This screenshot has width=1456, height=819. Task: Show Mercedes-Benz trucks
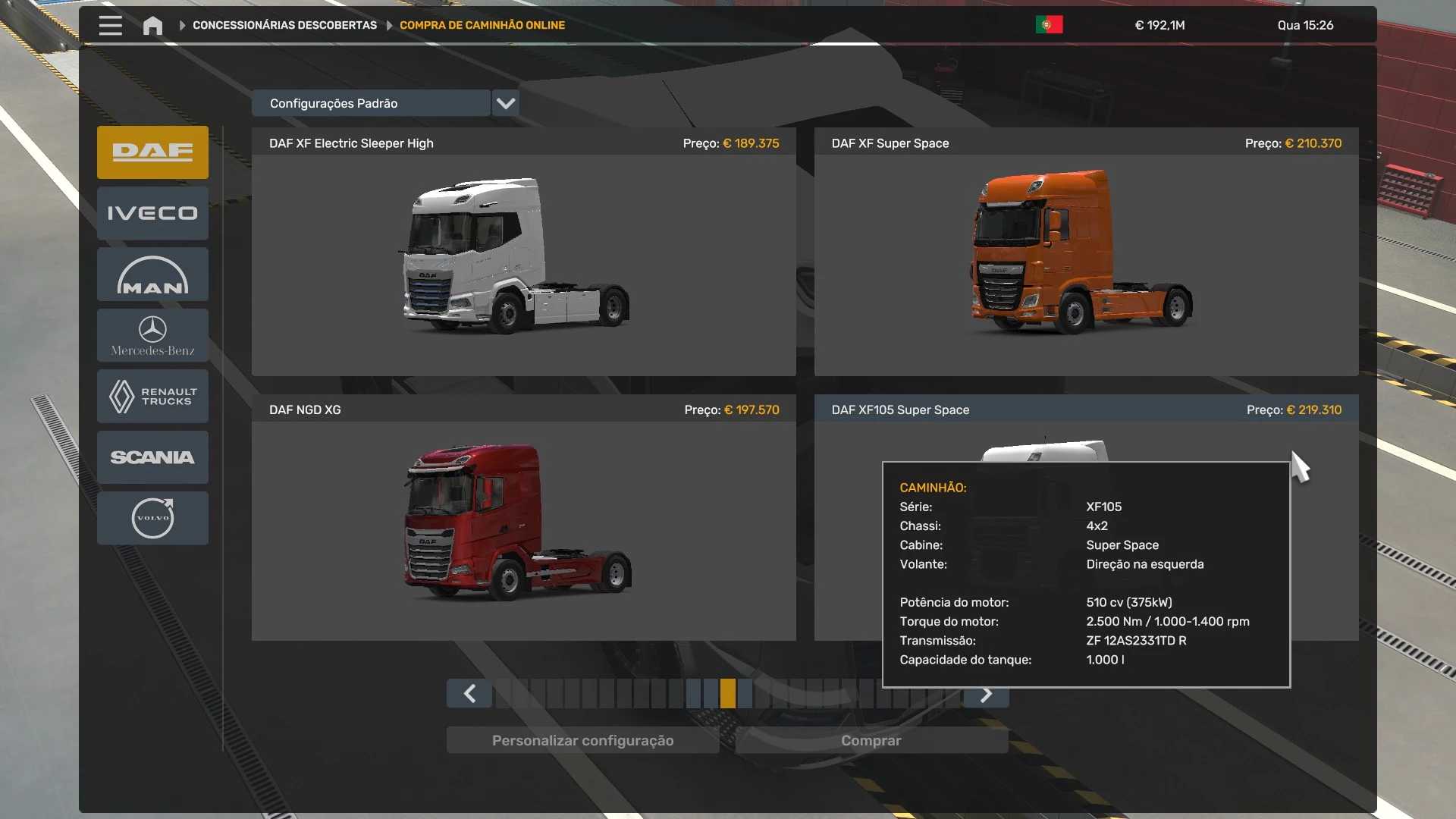click(152, 335)
